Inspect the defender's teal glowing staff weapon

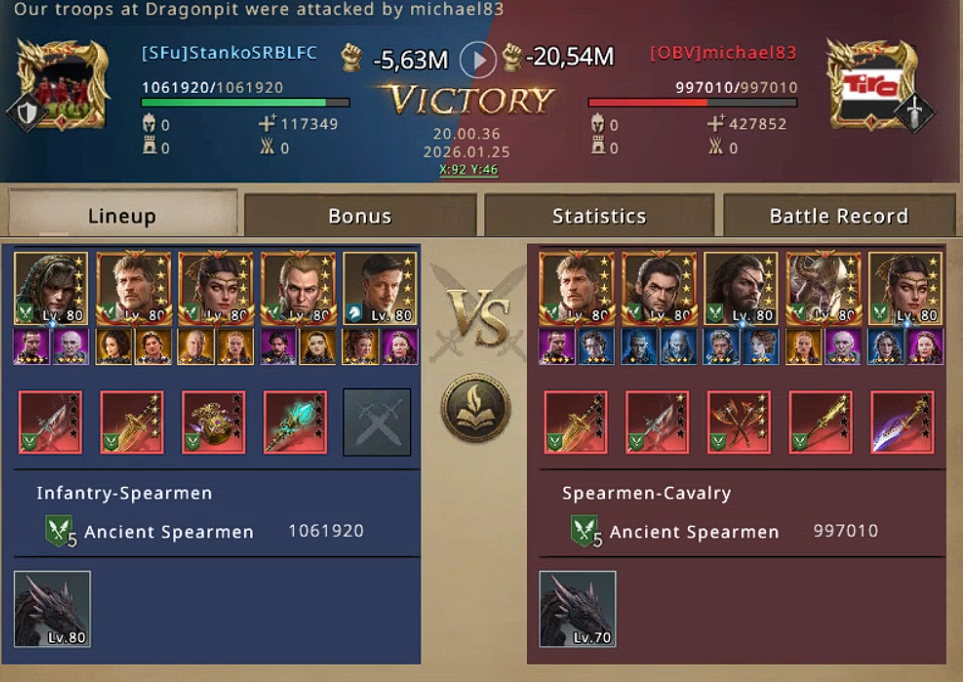click(295, 422)
